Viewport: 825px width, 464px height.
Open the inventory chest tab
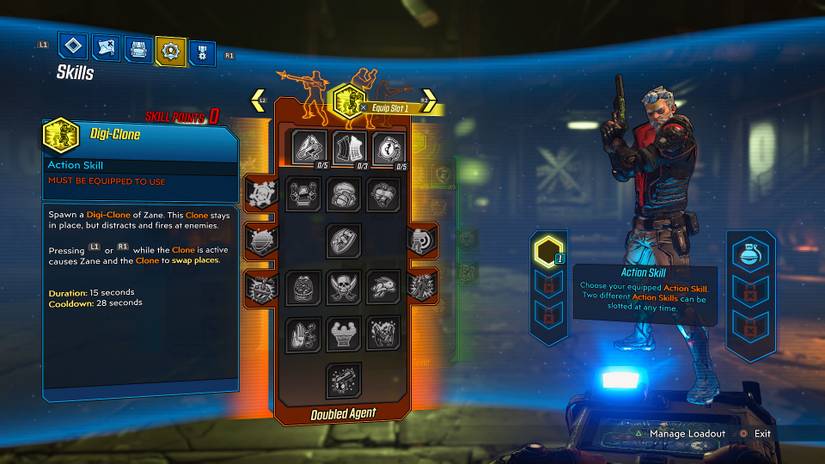point(138,48)
